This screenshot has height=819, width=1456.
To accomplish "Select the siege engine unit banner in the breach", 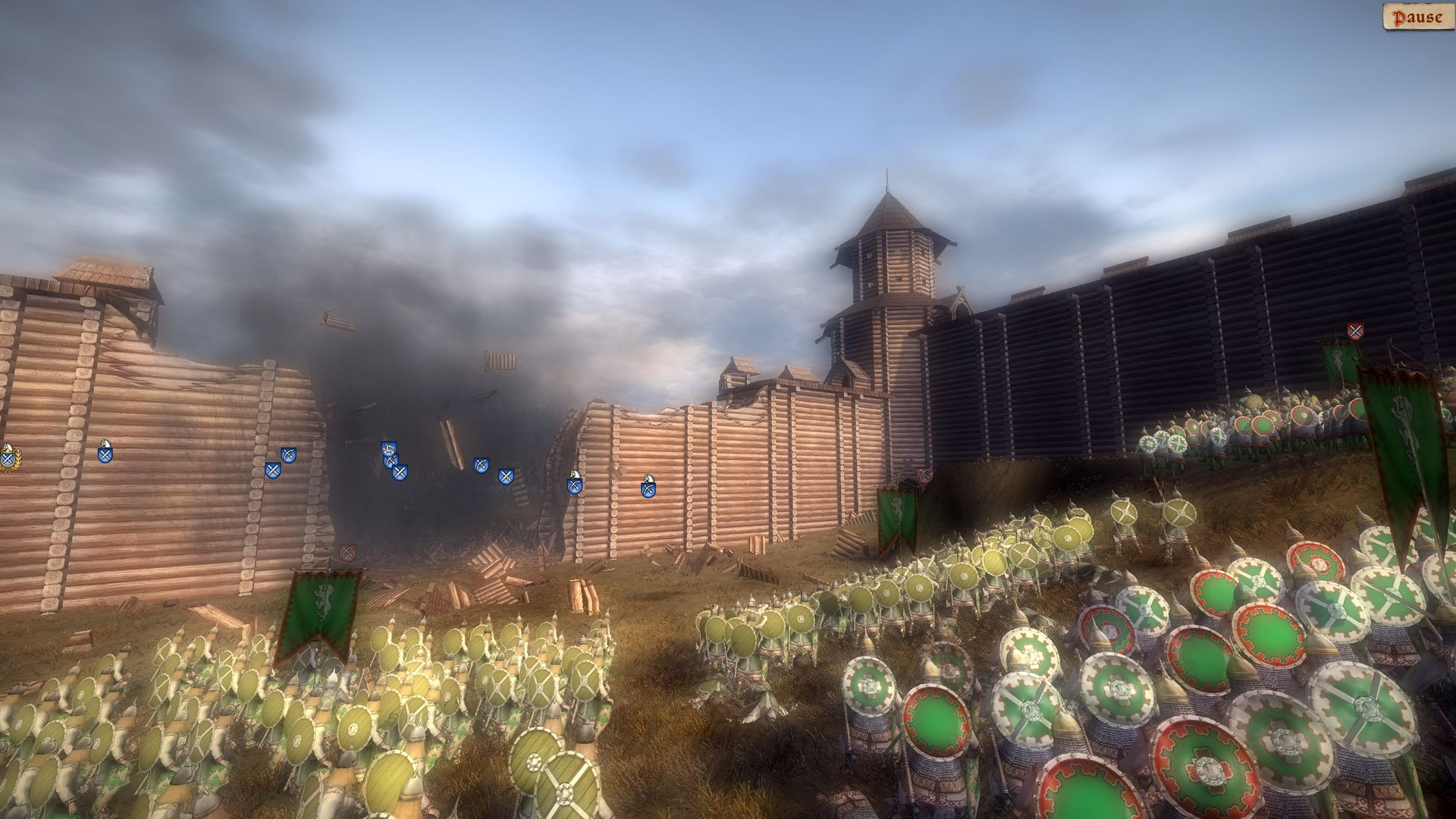I will point(388,447).
